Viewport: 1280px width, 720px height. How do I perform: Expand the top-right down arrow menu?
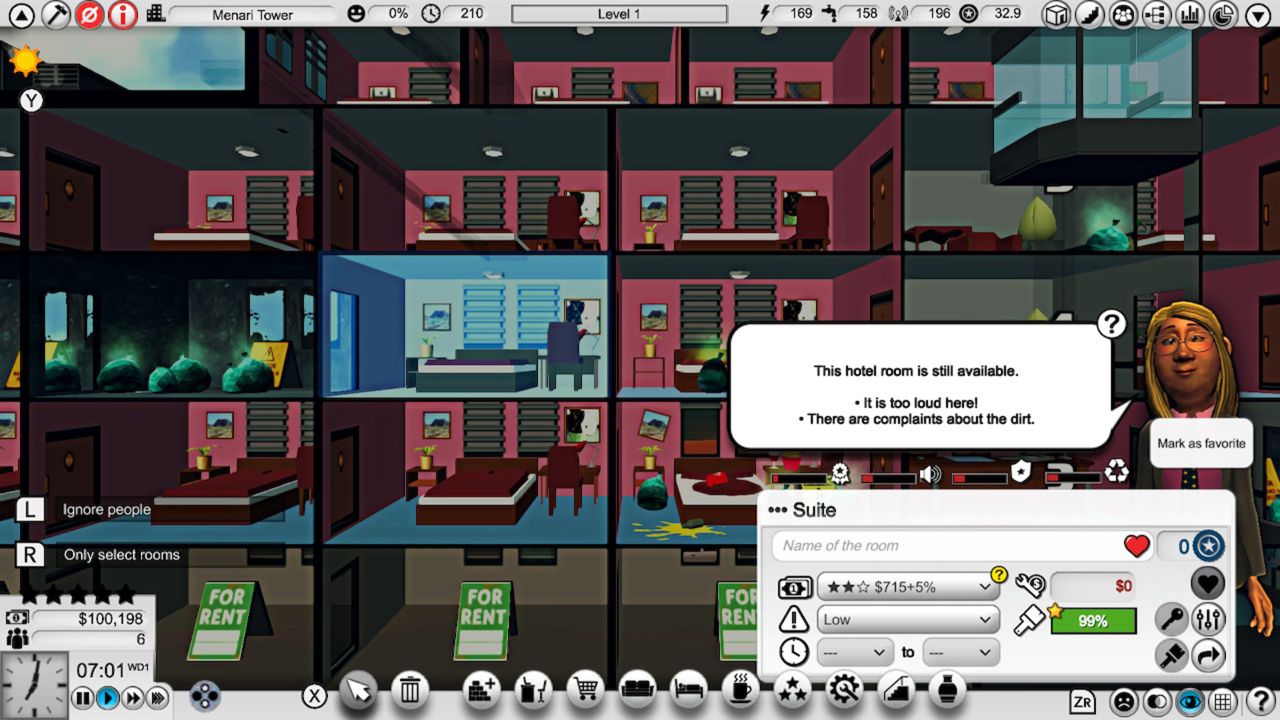coord(1256,14)
